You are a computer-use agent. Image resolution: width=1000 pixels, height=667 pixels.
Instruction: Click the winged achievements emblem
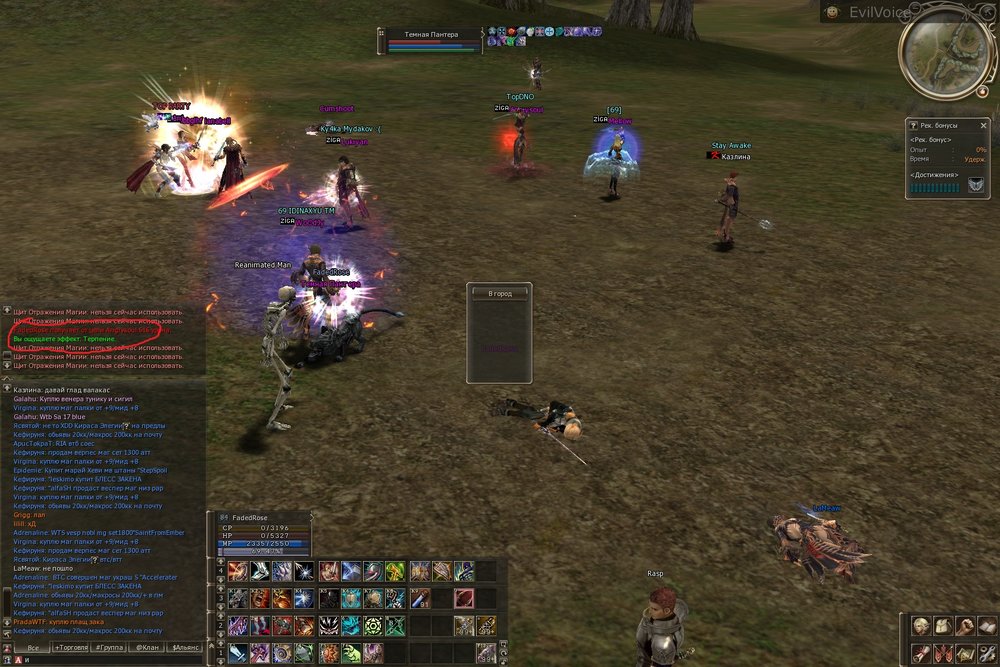click(975, 185)
